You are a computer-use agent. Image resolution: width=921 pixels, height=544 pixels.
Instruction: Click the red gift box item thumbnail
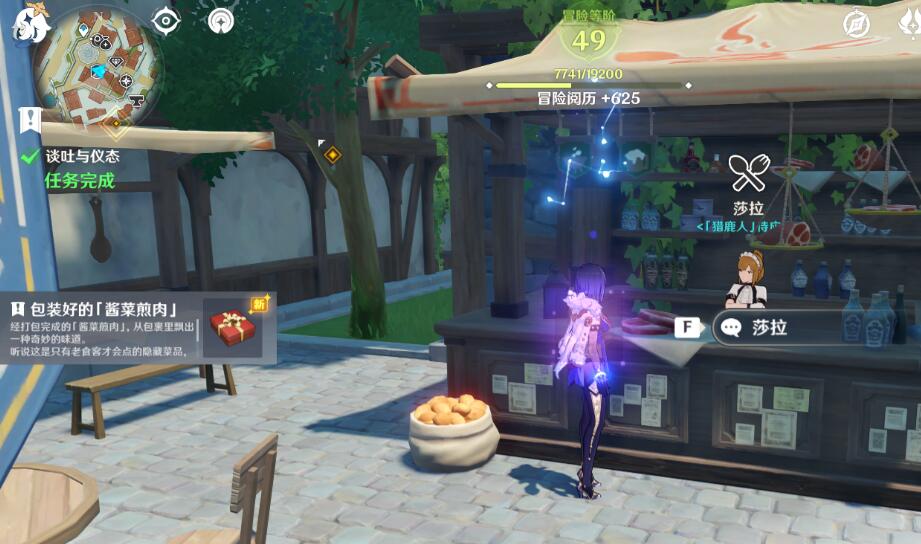[233, 327]
